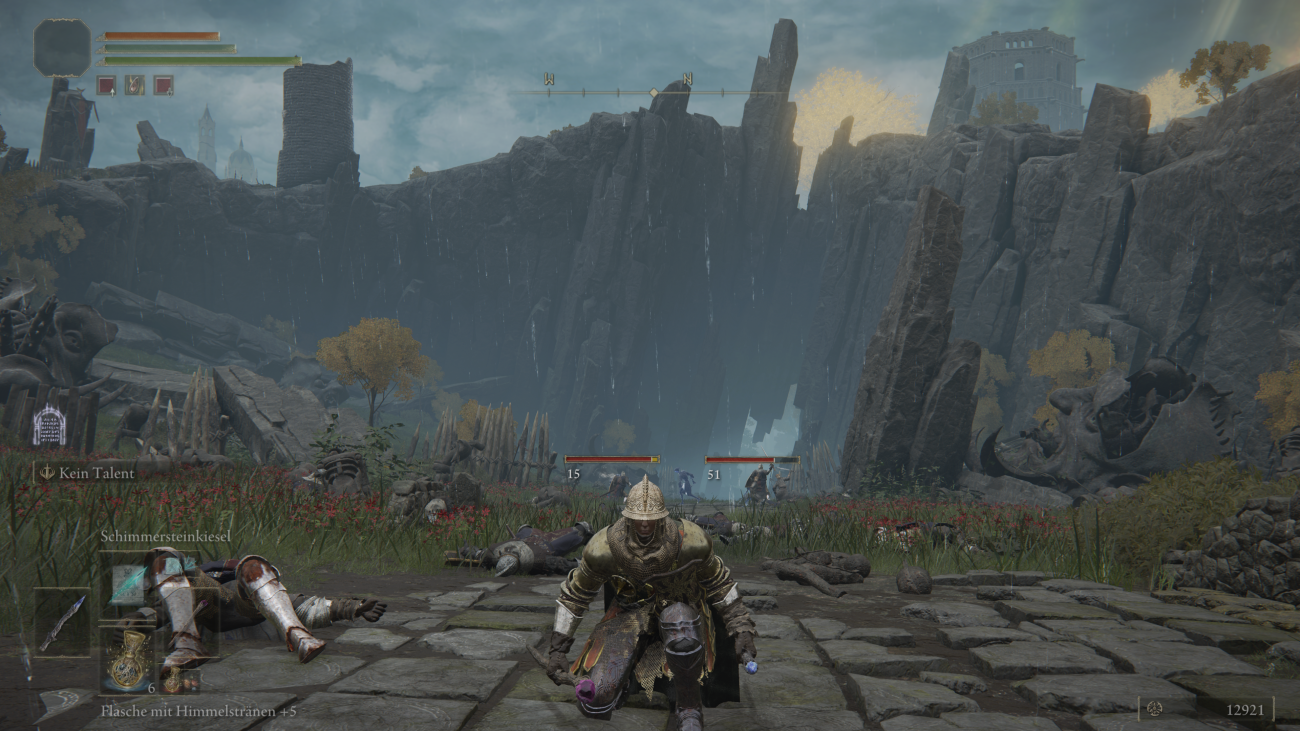Click the white arched gate icon
This screenshot has height=731, width=1300.
49,425
